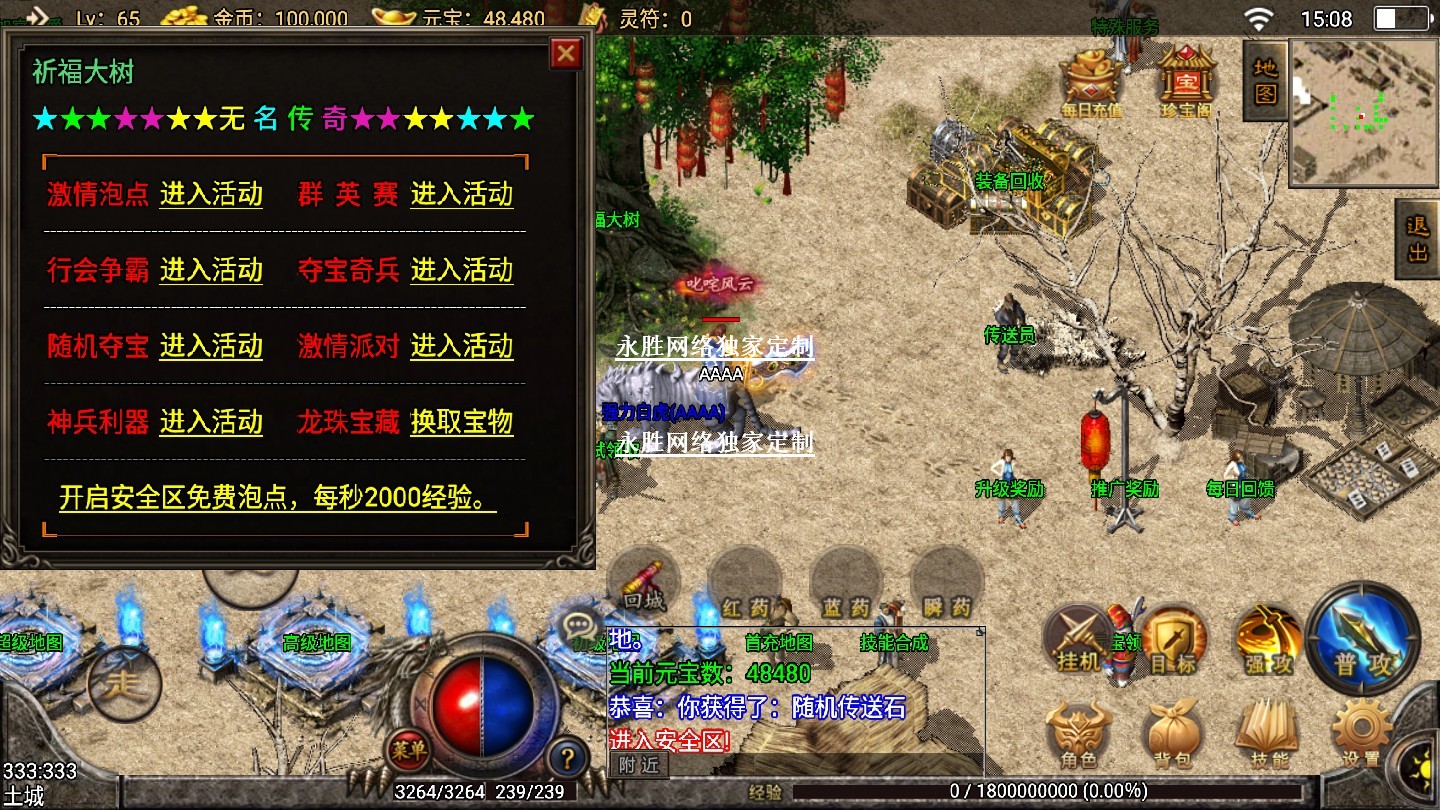
Task: Use the 回城 return-to-town scroll
Action: 643,585
